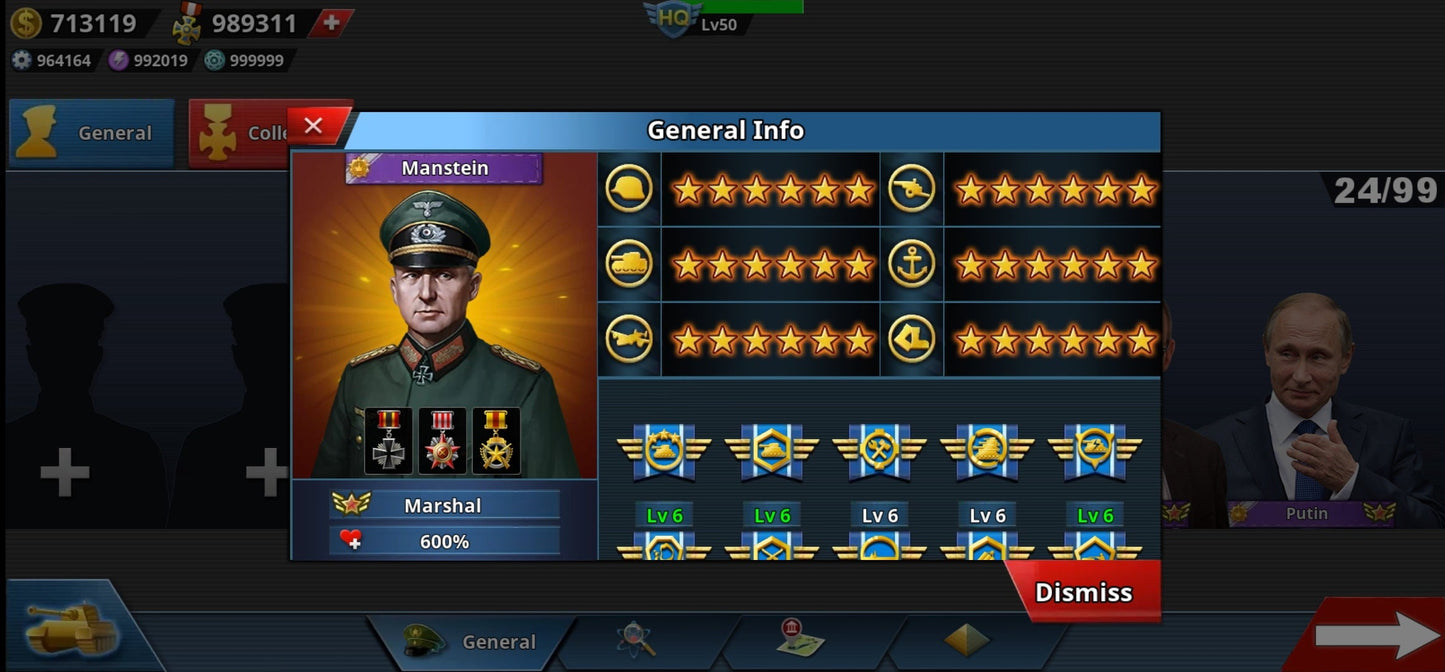Image resolution: width=1445 pixels, height=672 pixels.
Task: Open the atom research tab
Action: [x=635, y=641]
